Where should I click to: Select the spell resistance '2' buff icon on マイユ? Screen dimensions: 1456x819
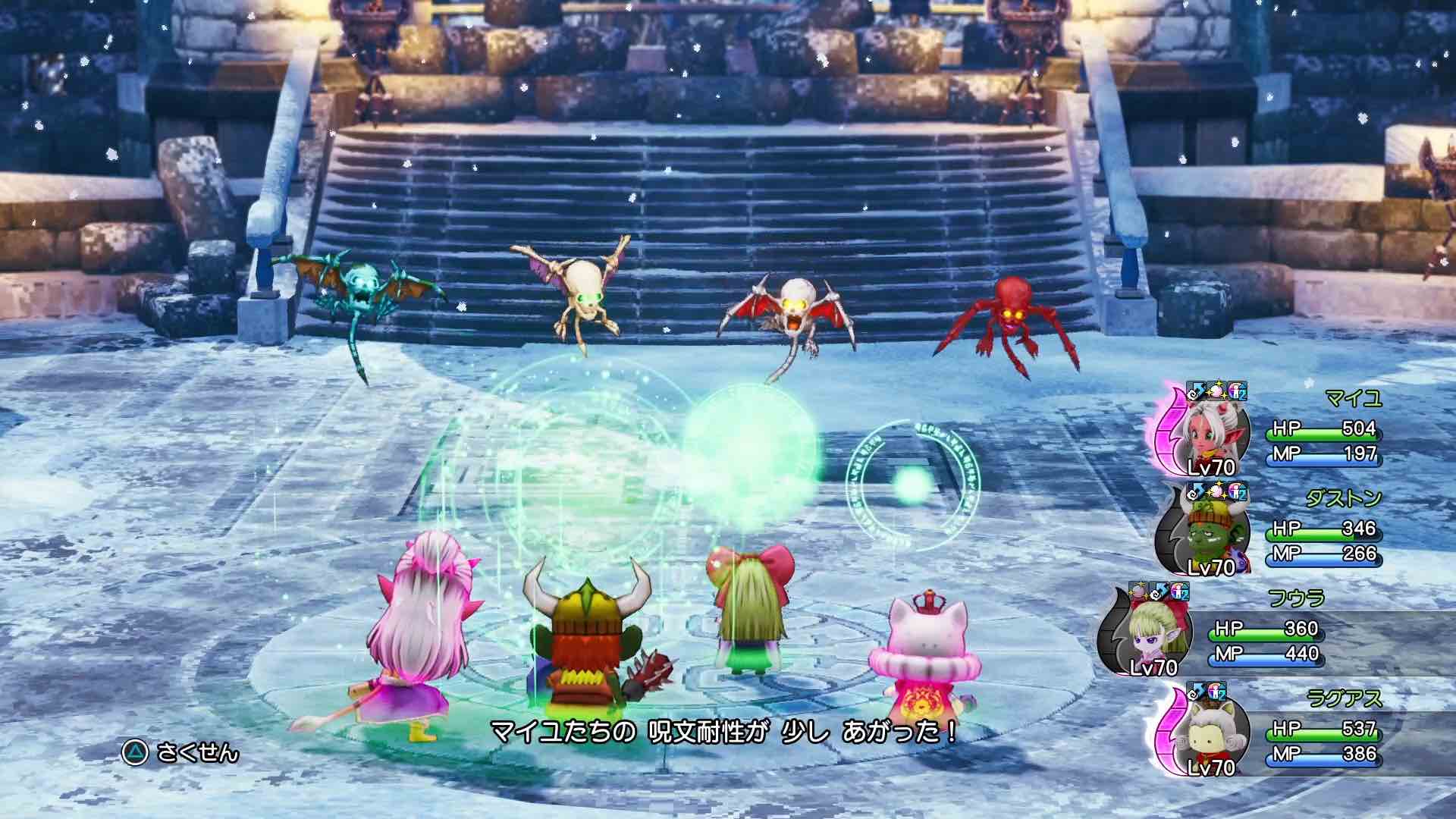click(x=1237, y=392)
